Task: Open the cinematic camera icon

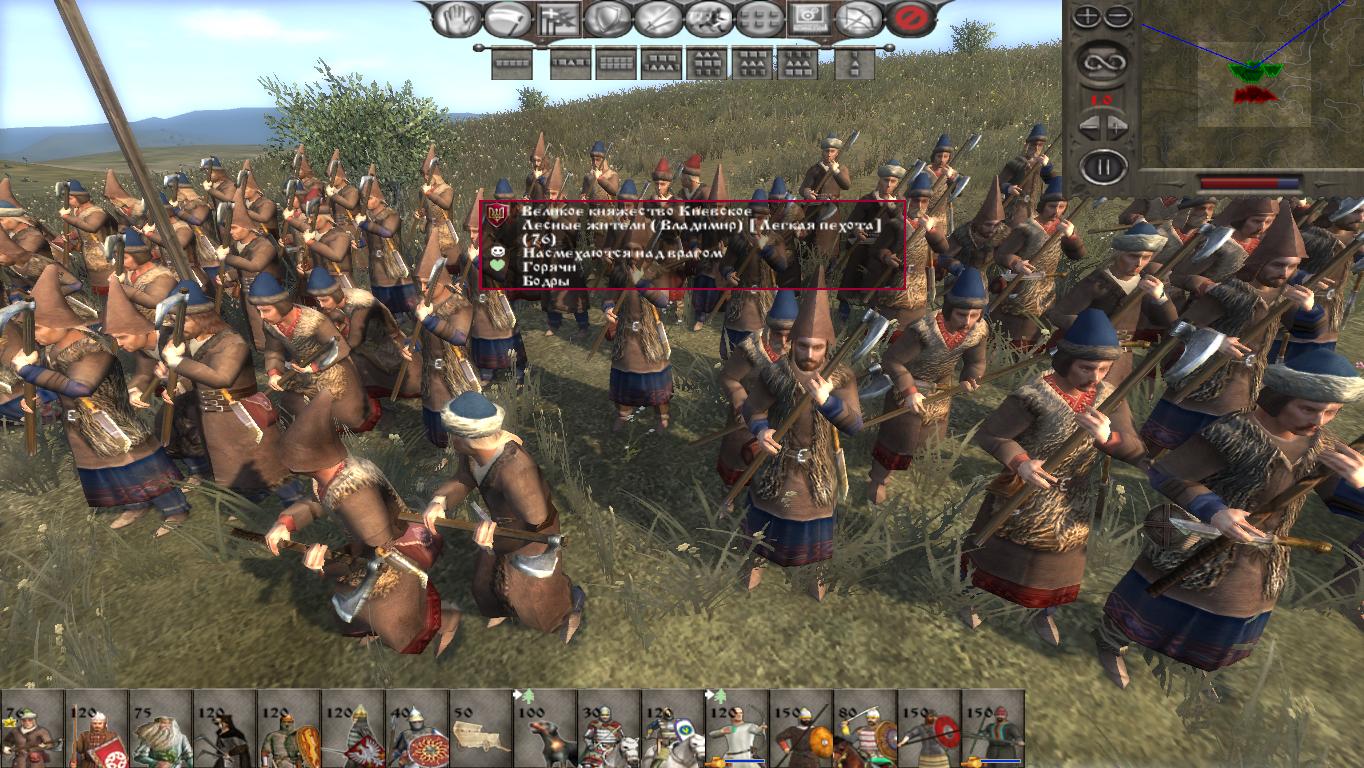Action: pyautogui.click(x=809, y=18)
